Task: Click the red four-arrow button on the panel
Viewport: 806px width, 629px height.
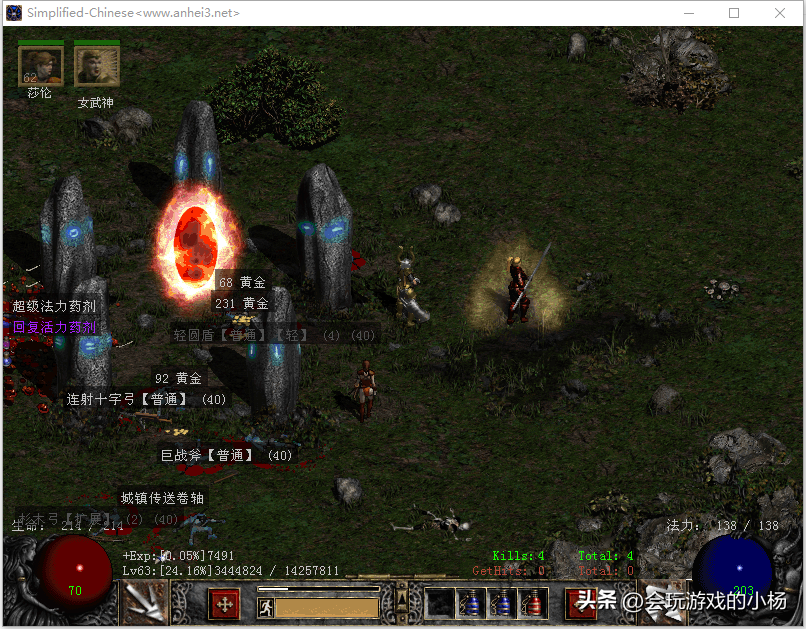Action: click(224, 603)
